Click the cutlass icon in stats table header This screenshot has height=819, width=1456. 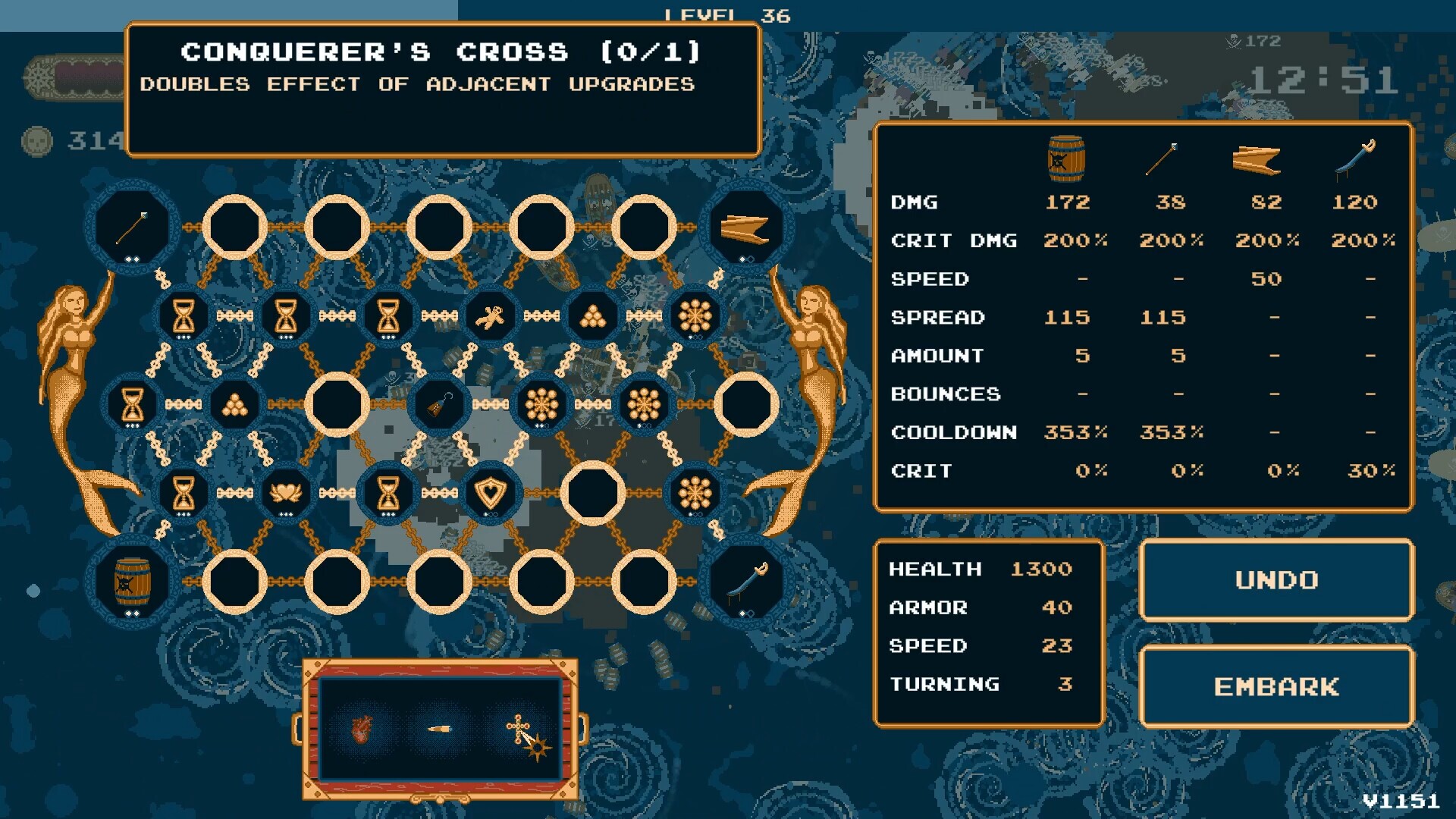(x=1354, y=159)
